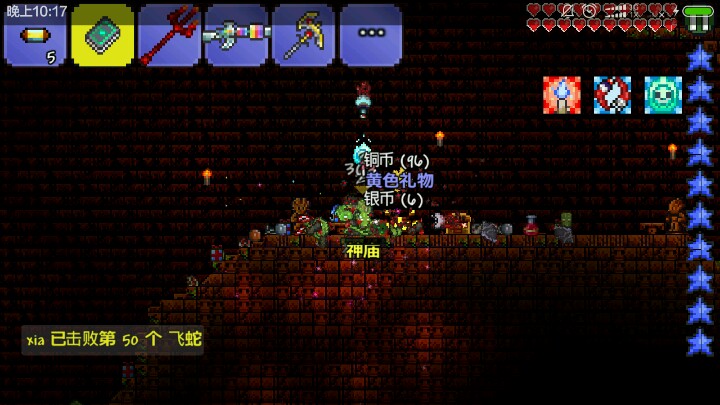720x405 pixels.
Task: Open the inventory with the three-dots button
Action: point(370,36)
